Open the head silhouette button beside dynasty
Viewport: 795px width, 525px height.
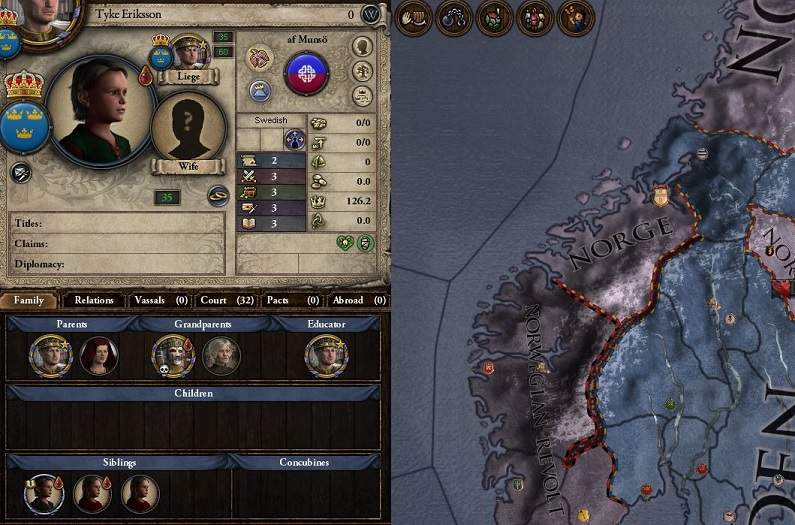[x=363, y=46]
